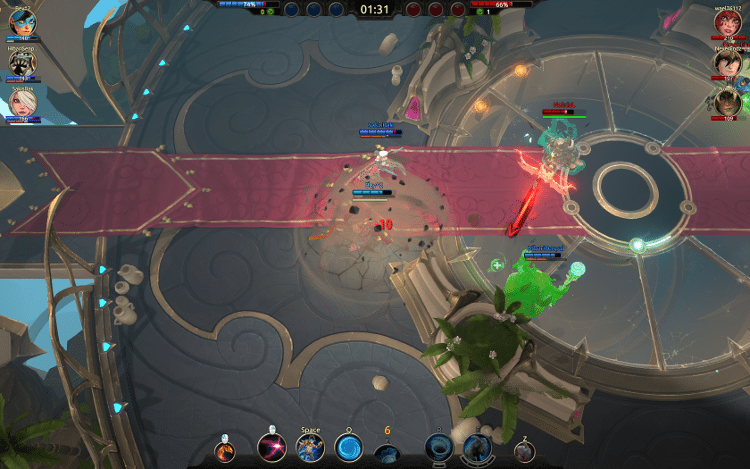Screen dimensions: 750x469
Task: Trigger the Space-bound warrior ability
Action: click(310, 448)
